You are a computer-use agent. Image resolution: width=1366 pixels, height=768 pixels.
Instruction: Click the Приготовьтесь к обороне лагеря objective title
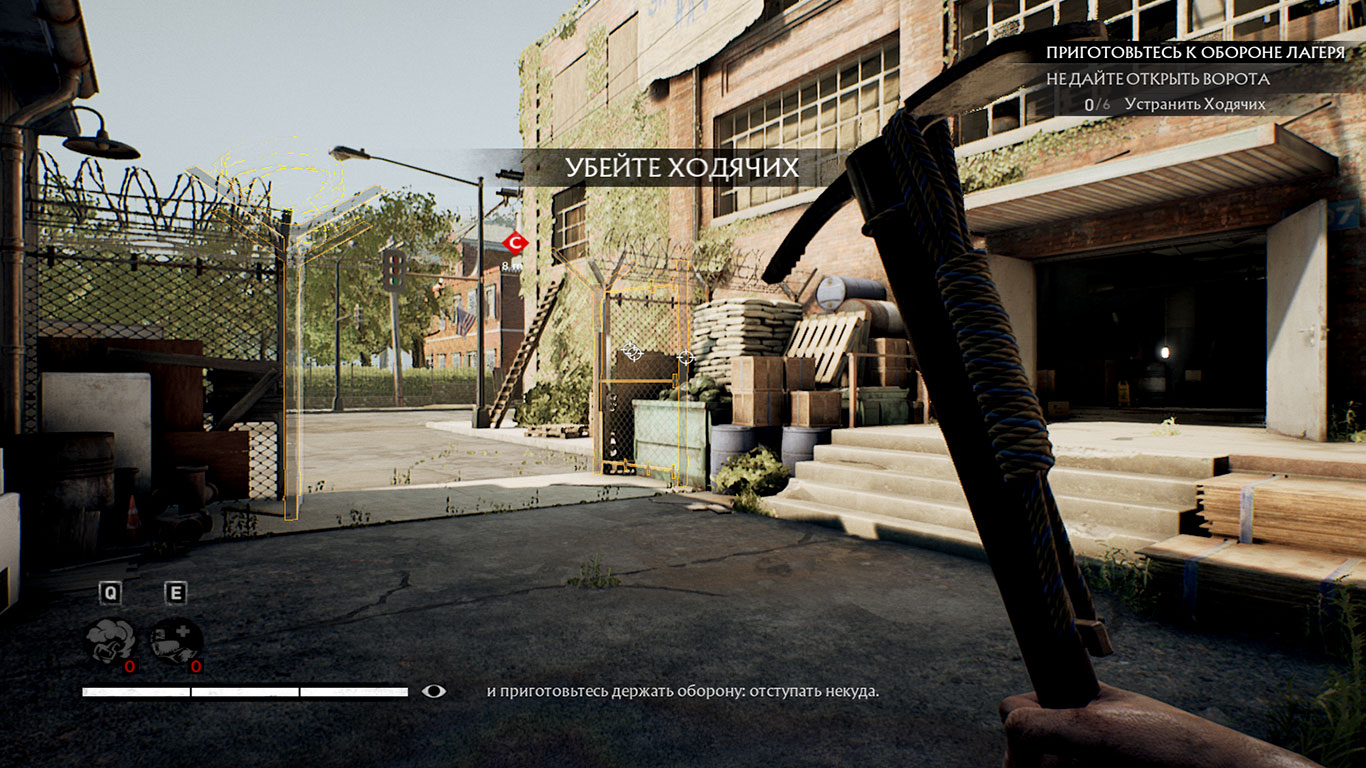coord(1195,52)
